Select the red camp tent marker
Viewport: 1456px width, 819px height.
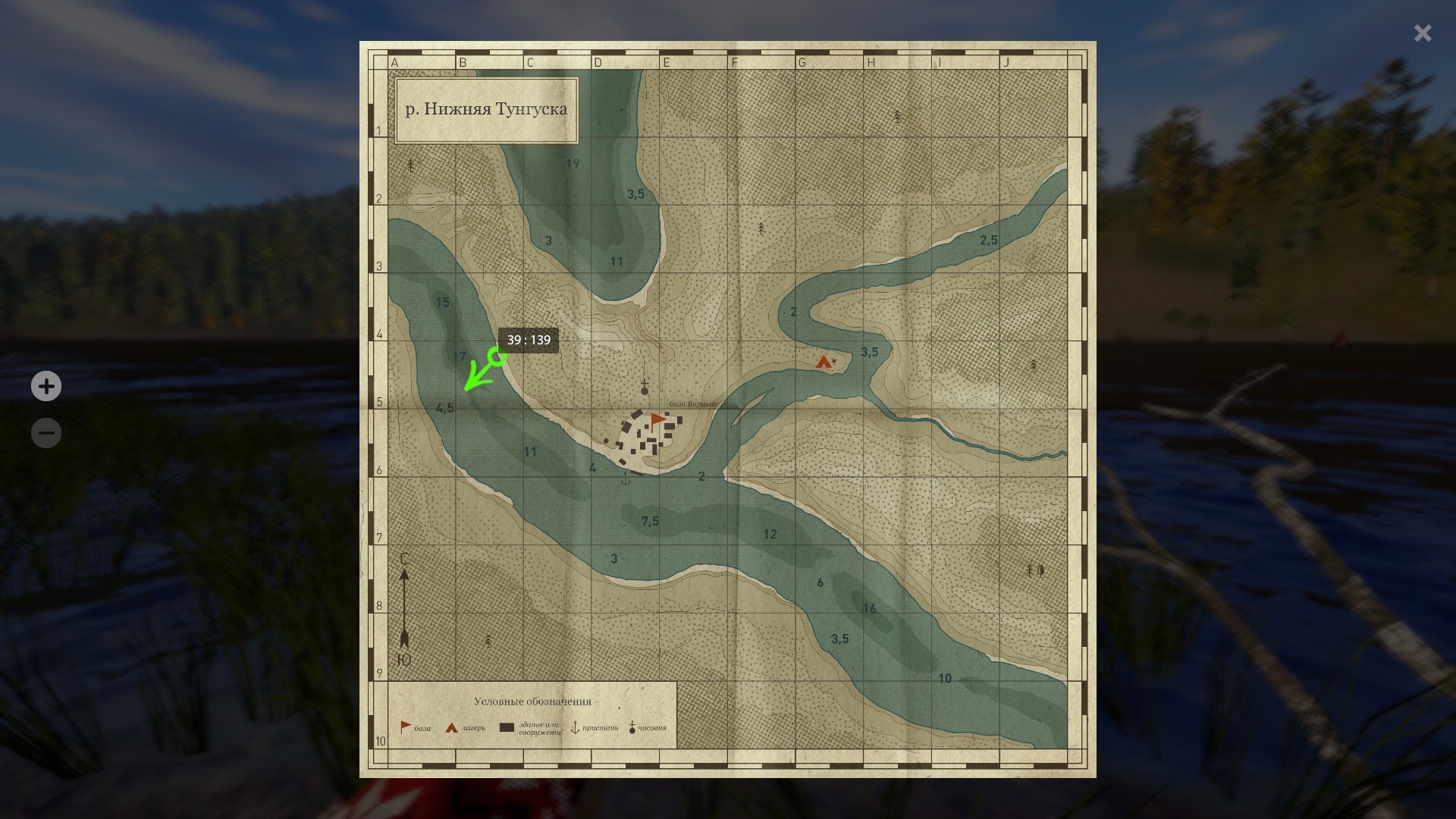click(x=824, y=362)
